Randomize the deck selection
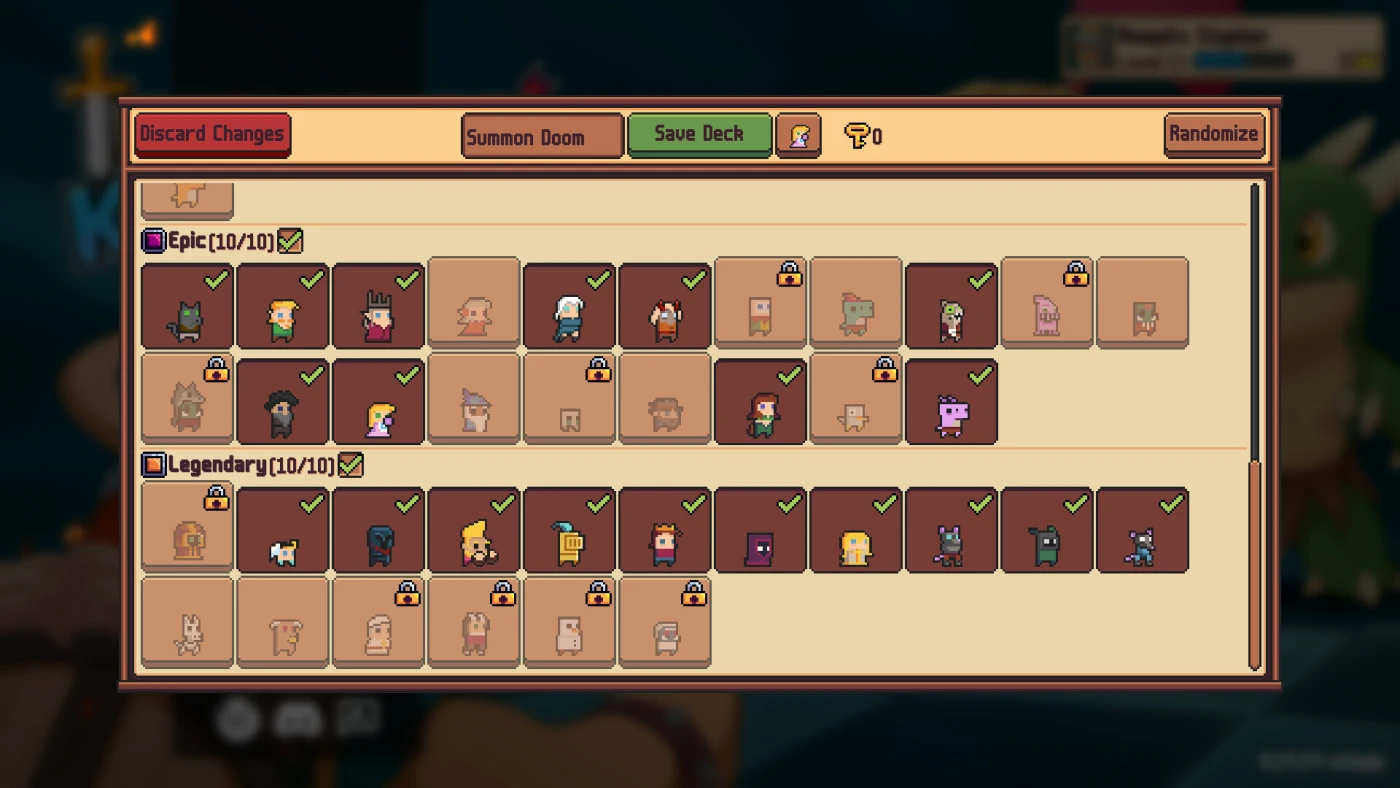The image size is (1400, 788). [1213, 134]
